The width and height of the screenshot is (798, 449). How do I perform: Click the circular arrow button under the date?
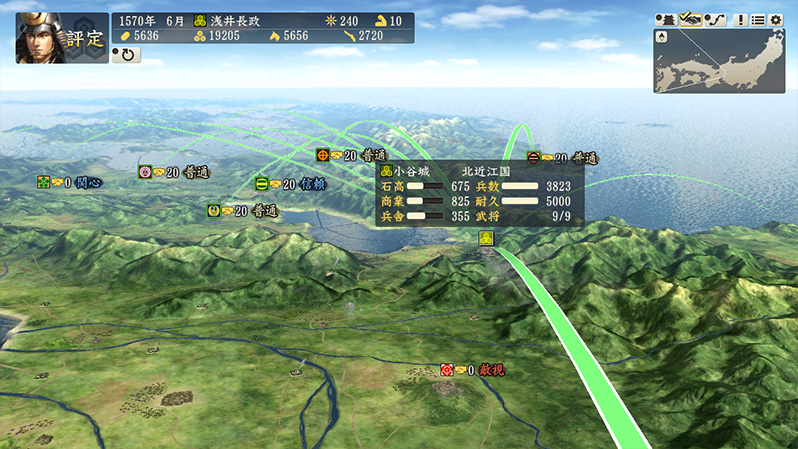(127, 55)
